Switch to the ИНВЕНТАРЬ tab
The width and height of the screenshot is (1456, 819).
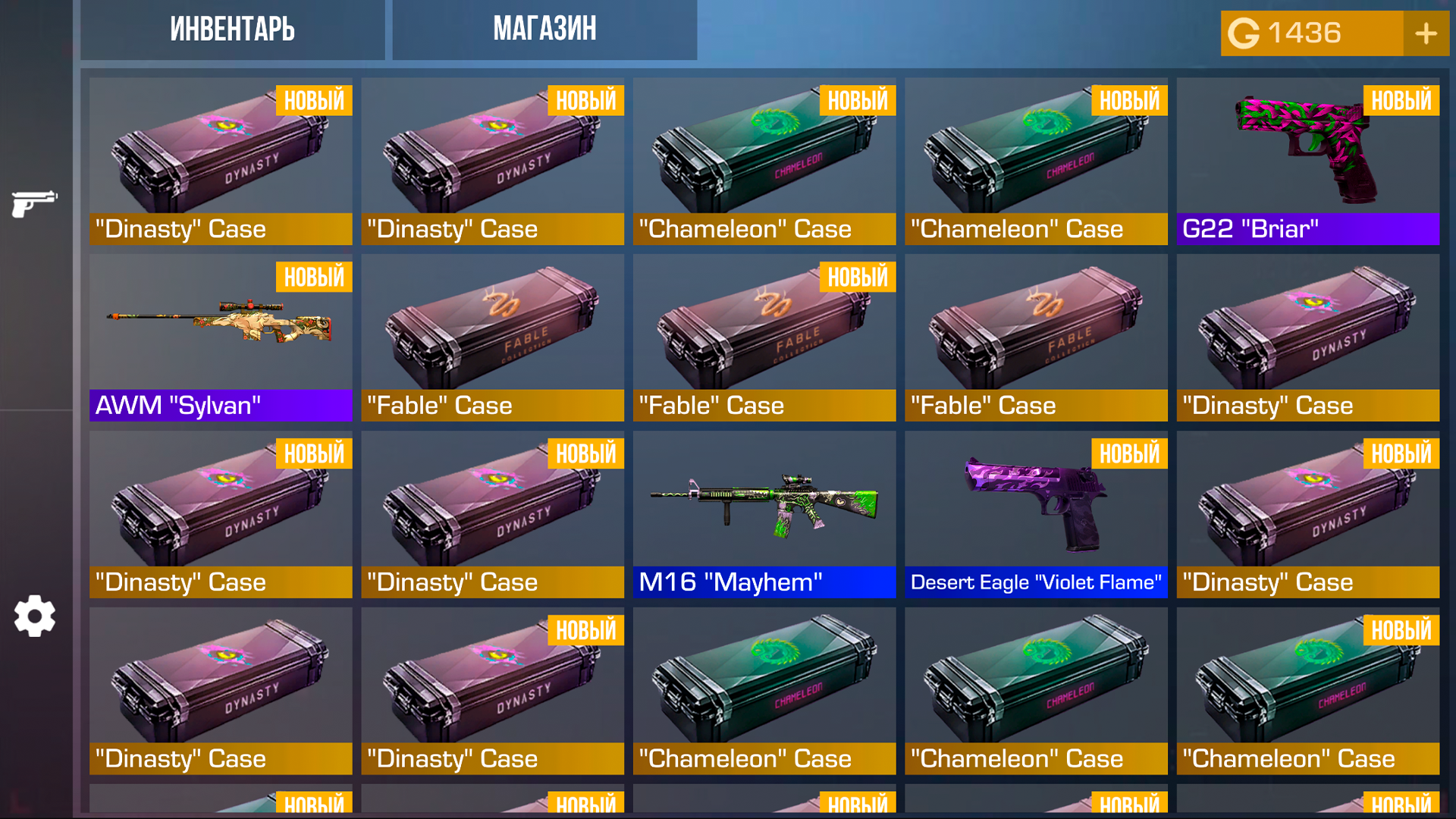pos(232,30)
